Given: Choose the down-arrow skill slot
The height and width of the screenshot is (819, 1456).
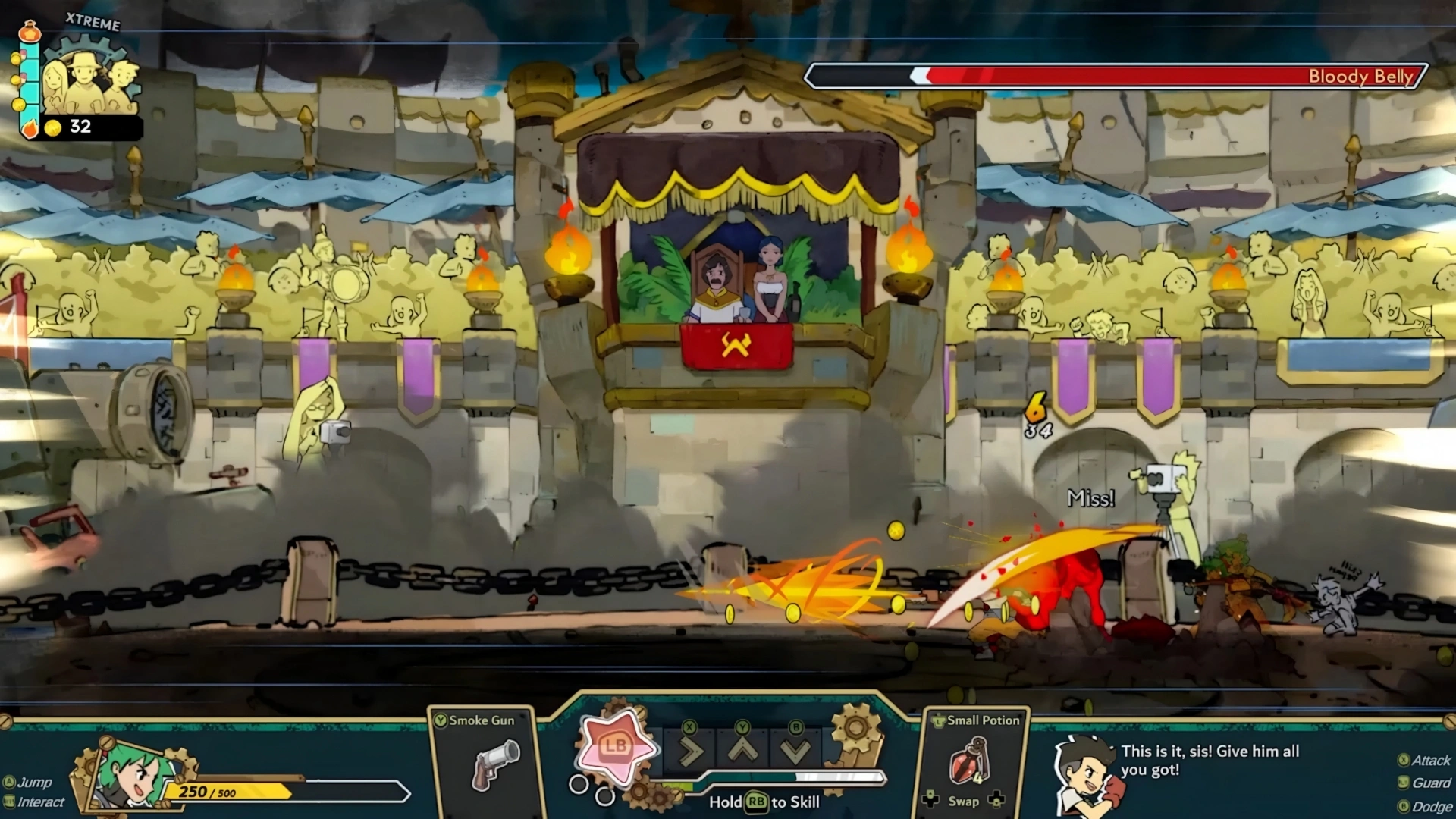Looking at the screenshot, I should point(795,751).
